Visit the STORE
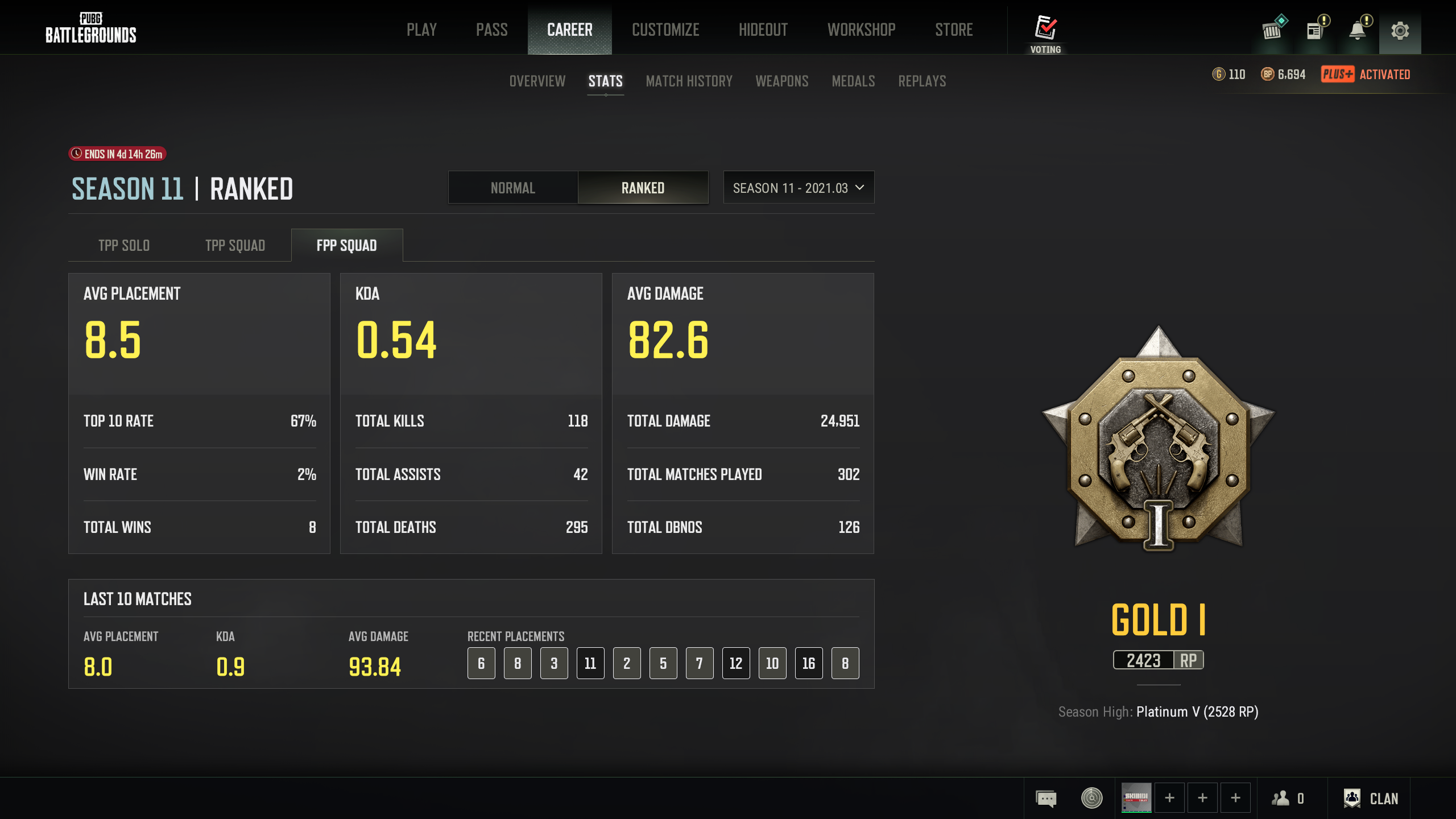The image size is (1456, 819). [x=954, y=30]
